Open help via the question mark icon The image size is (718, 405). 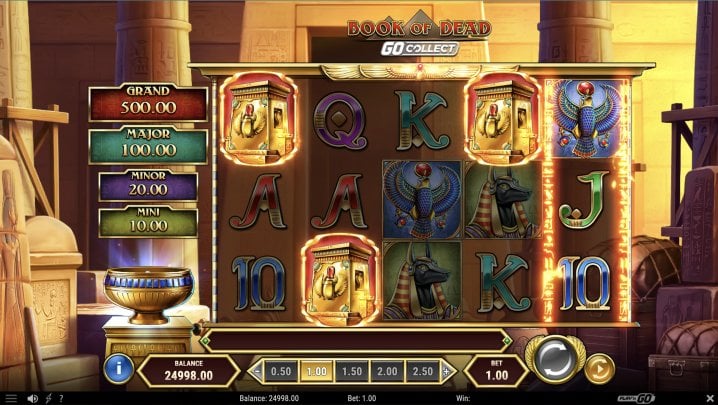62,398
